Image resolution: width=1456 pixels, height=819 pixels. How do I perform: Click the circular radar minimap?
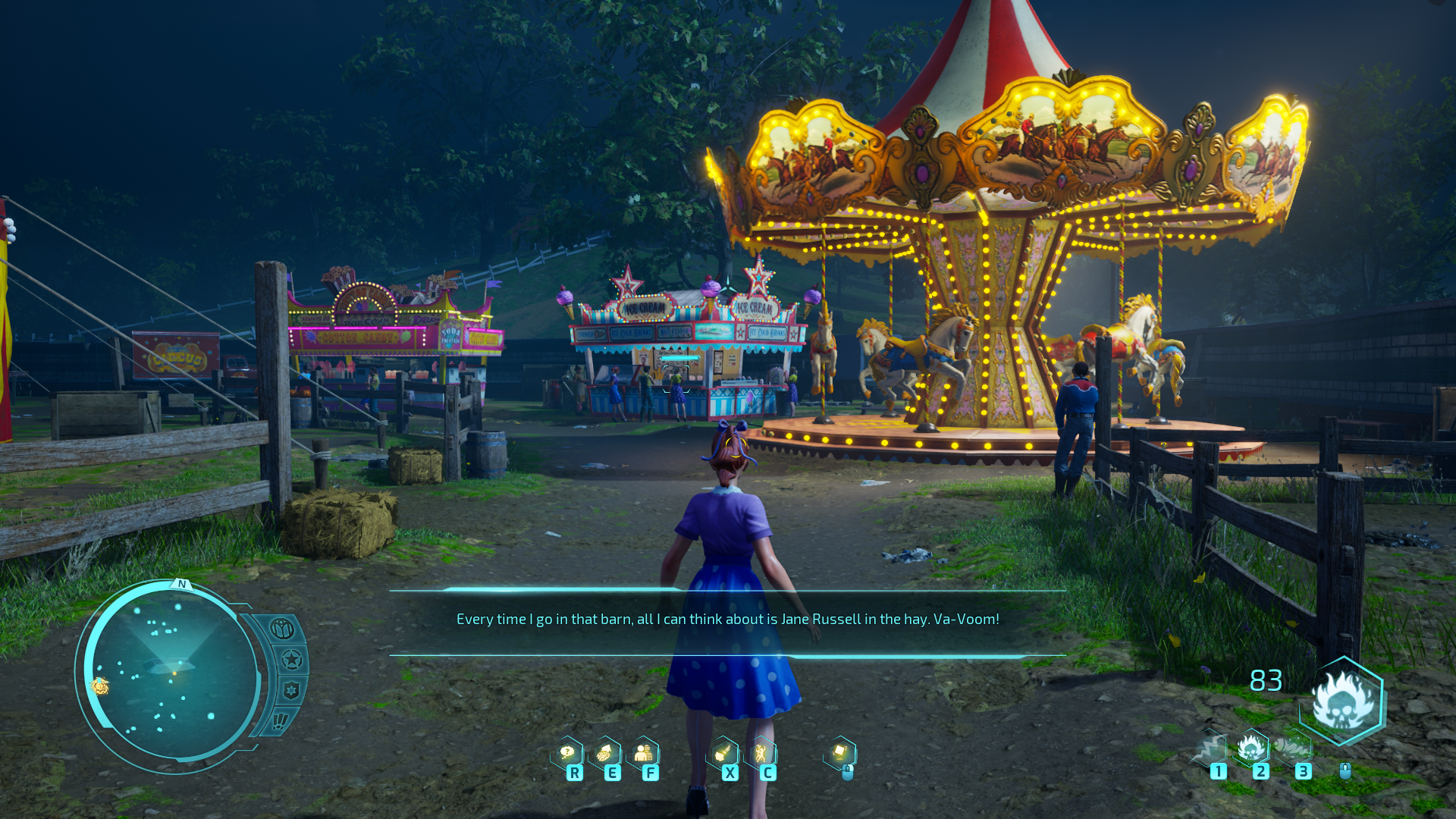coord(173,673)
